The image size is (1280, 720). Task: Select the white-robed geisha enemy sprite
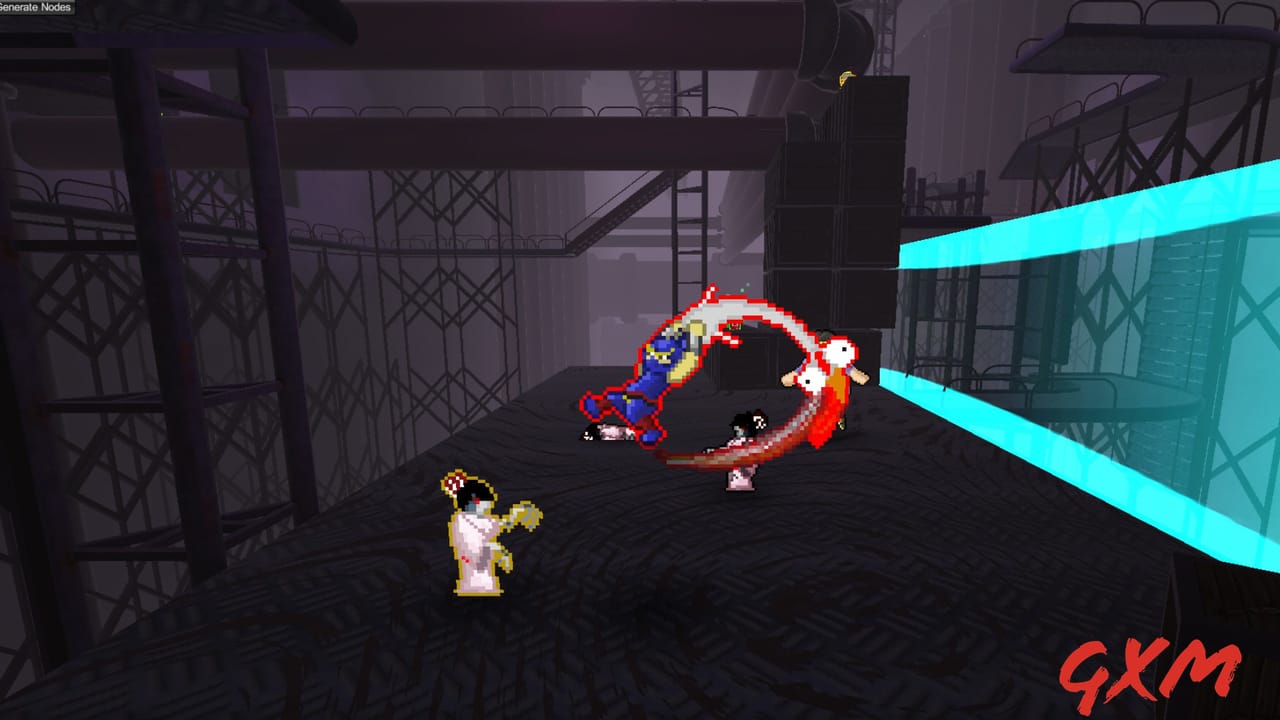pyautogui.click(x=475, y=535)
